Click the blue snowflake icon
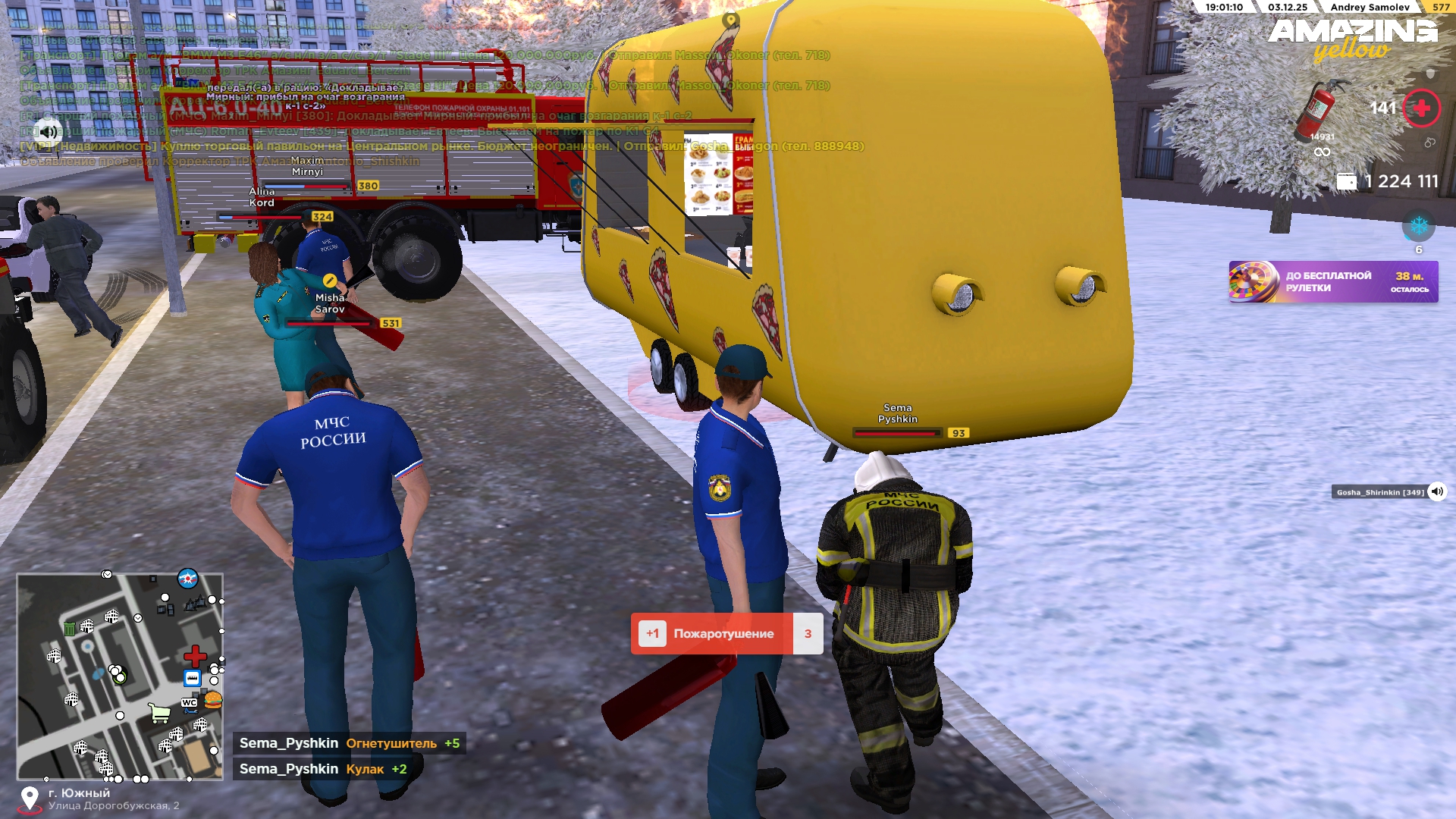This screenshot has width=1456, height=819. click(x=1418, y=226)
